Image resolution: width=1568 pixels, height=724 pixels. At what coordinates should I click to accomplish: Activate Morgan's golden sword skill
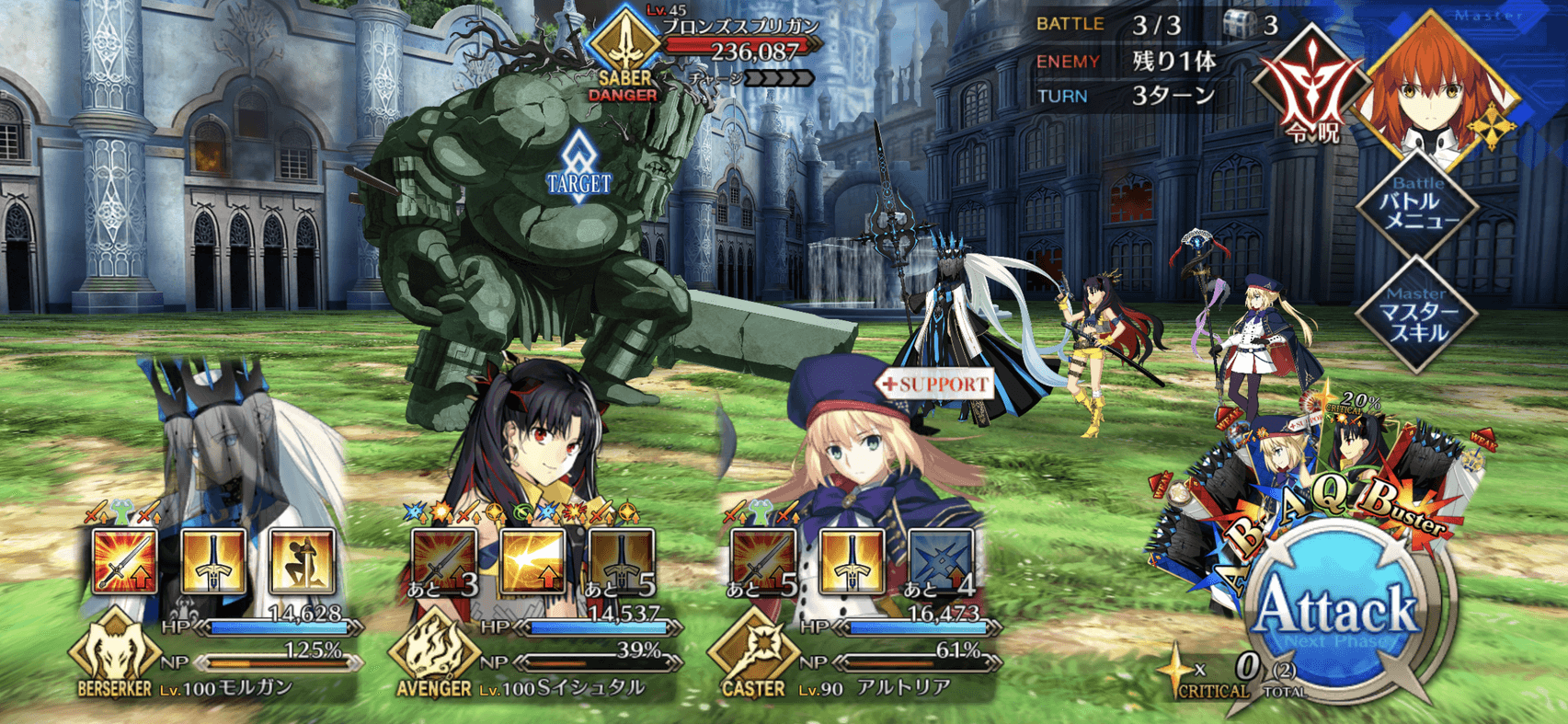pyautogui.click(x=213, y=561)
